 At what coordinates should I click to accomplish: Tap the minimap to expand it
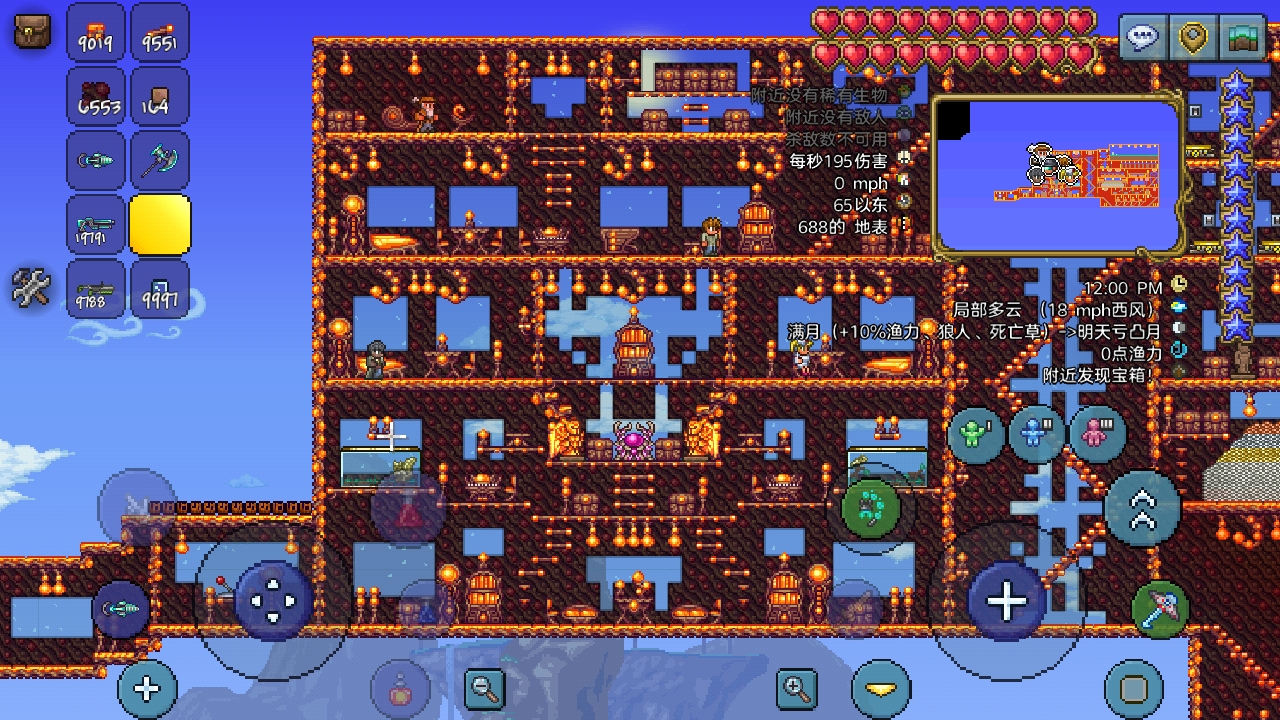point(1058,176)
